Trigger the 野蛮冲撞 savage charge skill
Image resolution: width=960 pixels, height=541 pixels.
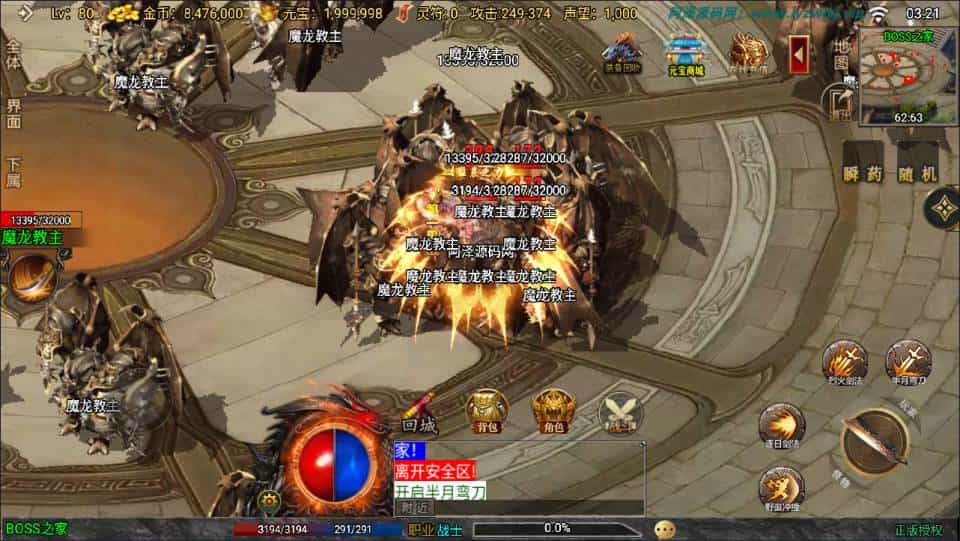781,488
